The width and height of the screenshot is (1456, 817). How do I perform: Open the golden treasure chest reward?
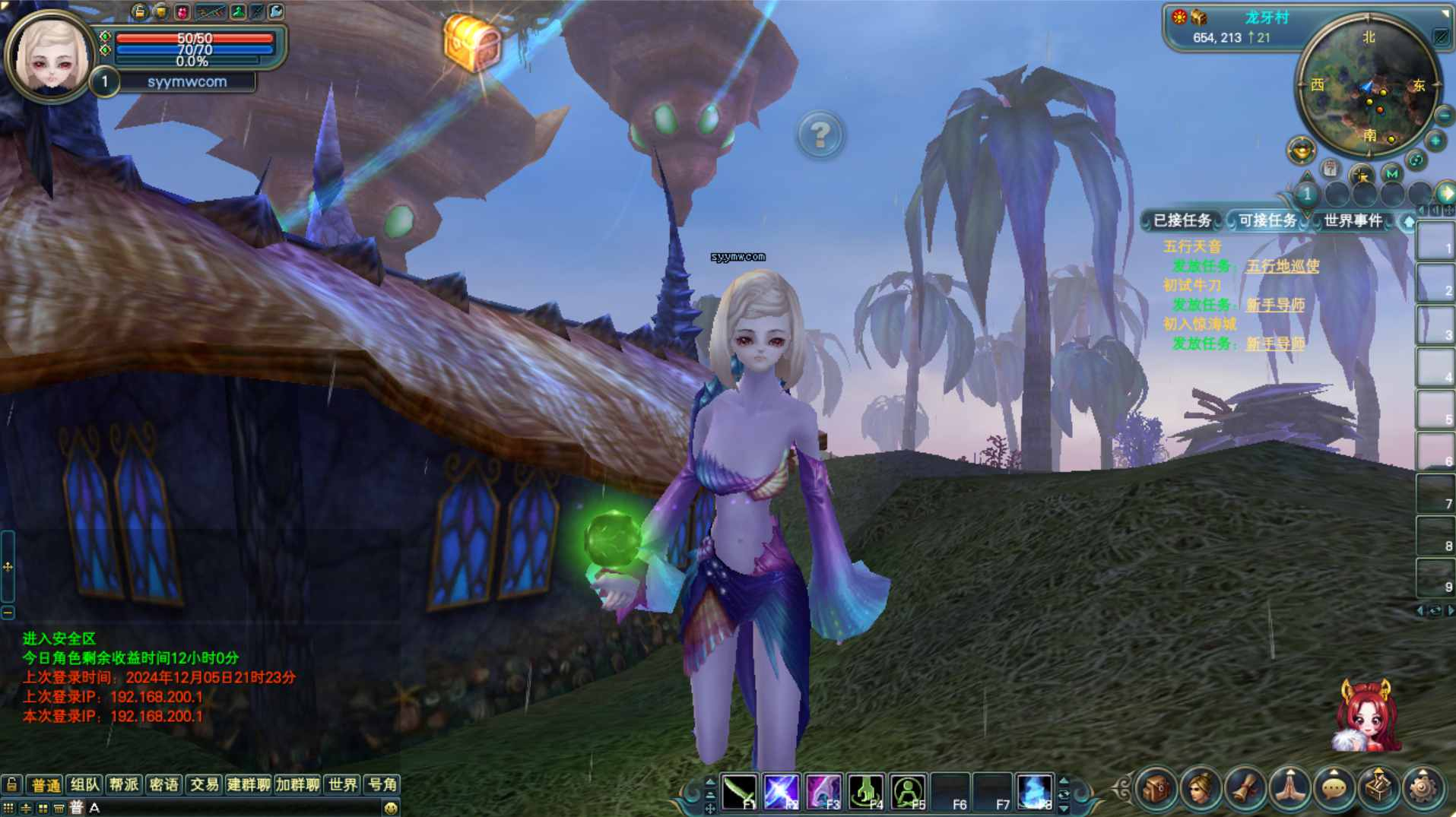471,43
